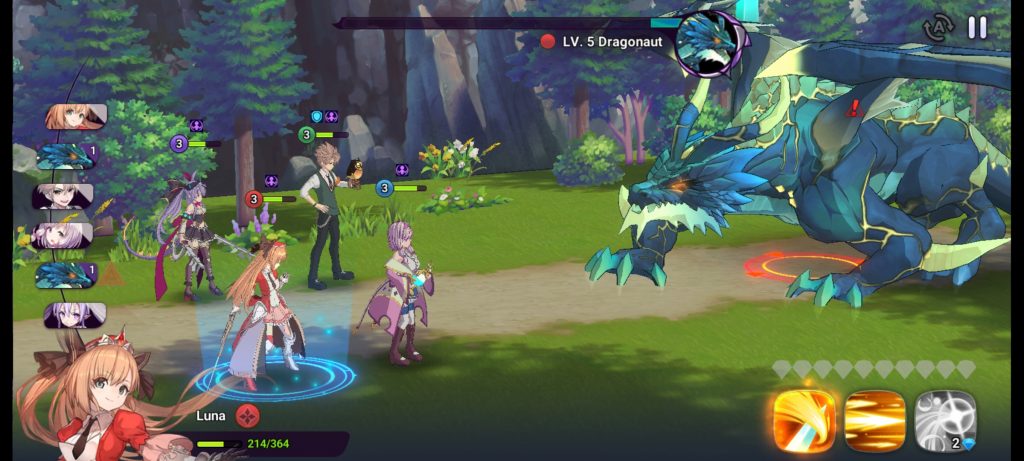Activate the glowing orange slash skill
The width and height of the screenshot is (1024, 461).
coord(804,420)
